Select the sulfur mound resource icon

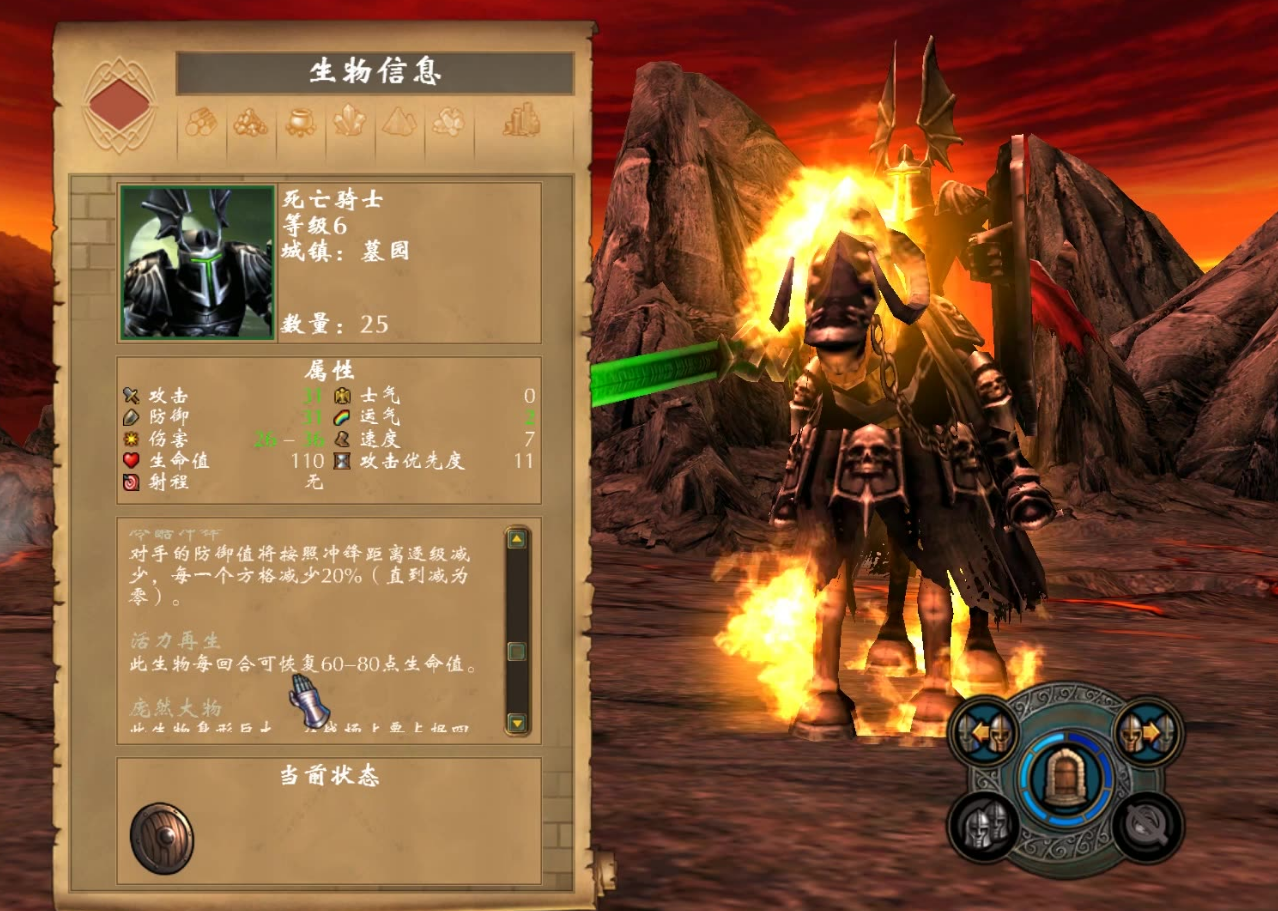click(x=398, y=122)
